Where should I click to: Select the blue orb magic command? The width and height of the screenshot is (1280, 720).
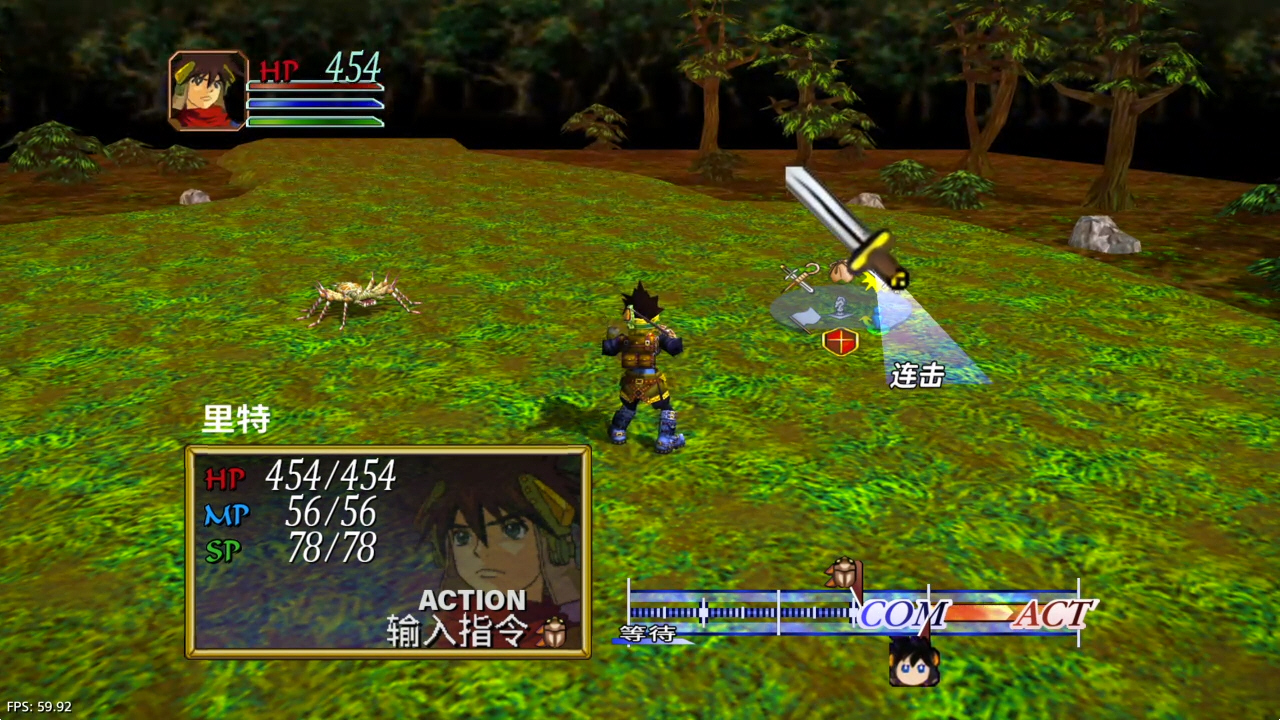pyautogui.click(x=880, y=320)
